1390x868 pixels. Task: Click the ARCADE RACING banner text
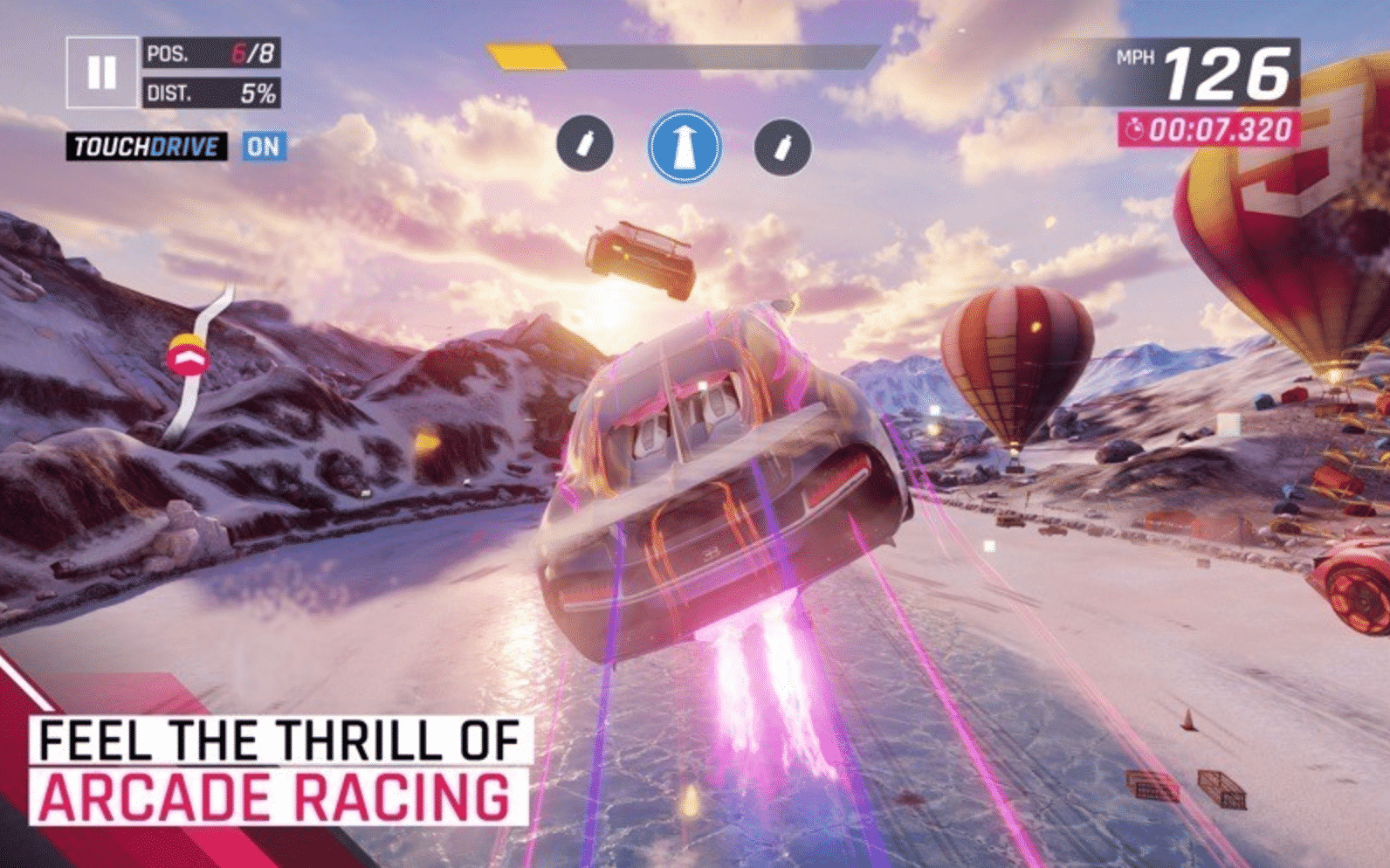tap(276, 796)
